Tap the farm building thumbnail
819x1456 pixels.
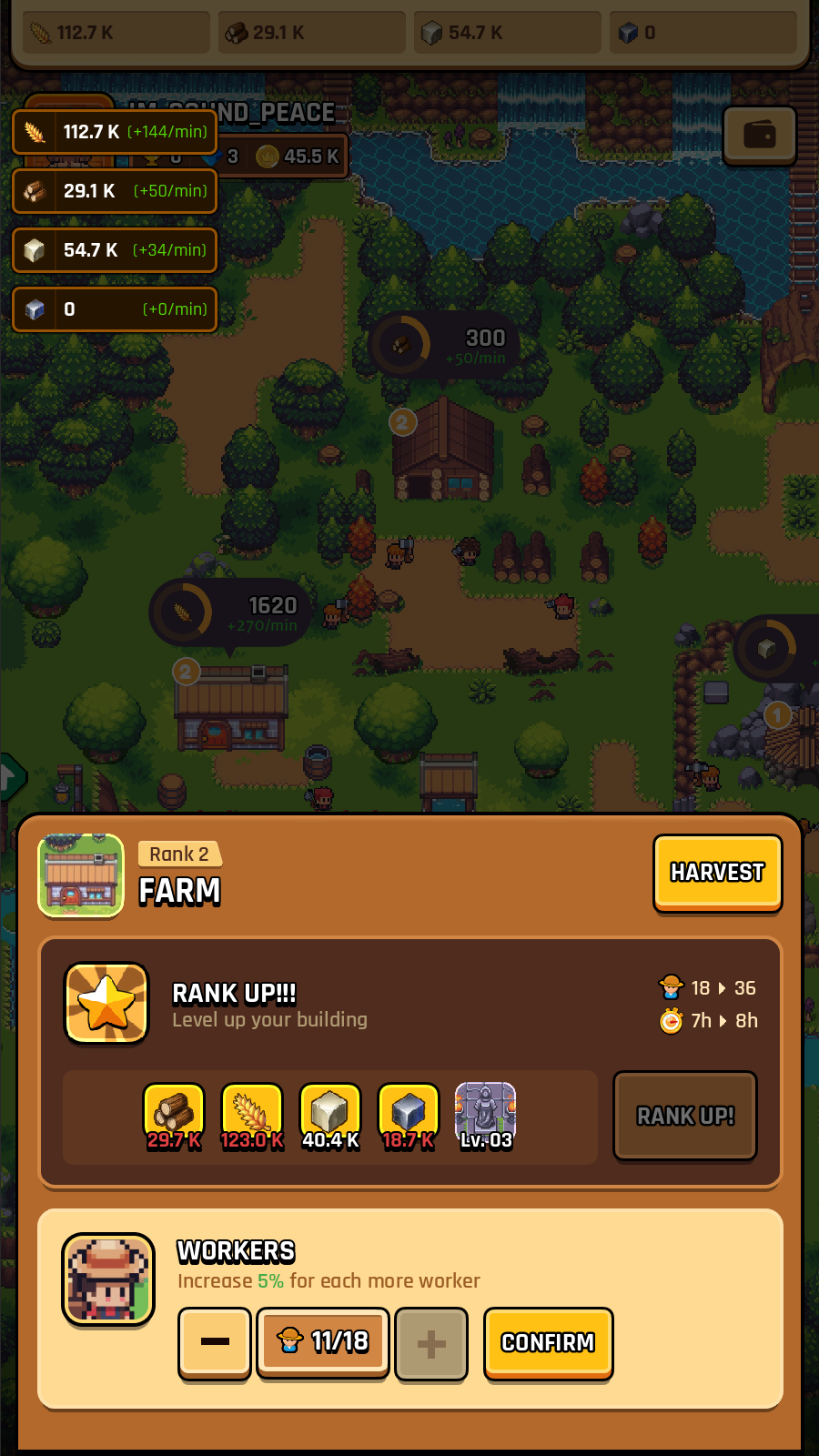point(81,875)
